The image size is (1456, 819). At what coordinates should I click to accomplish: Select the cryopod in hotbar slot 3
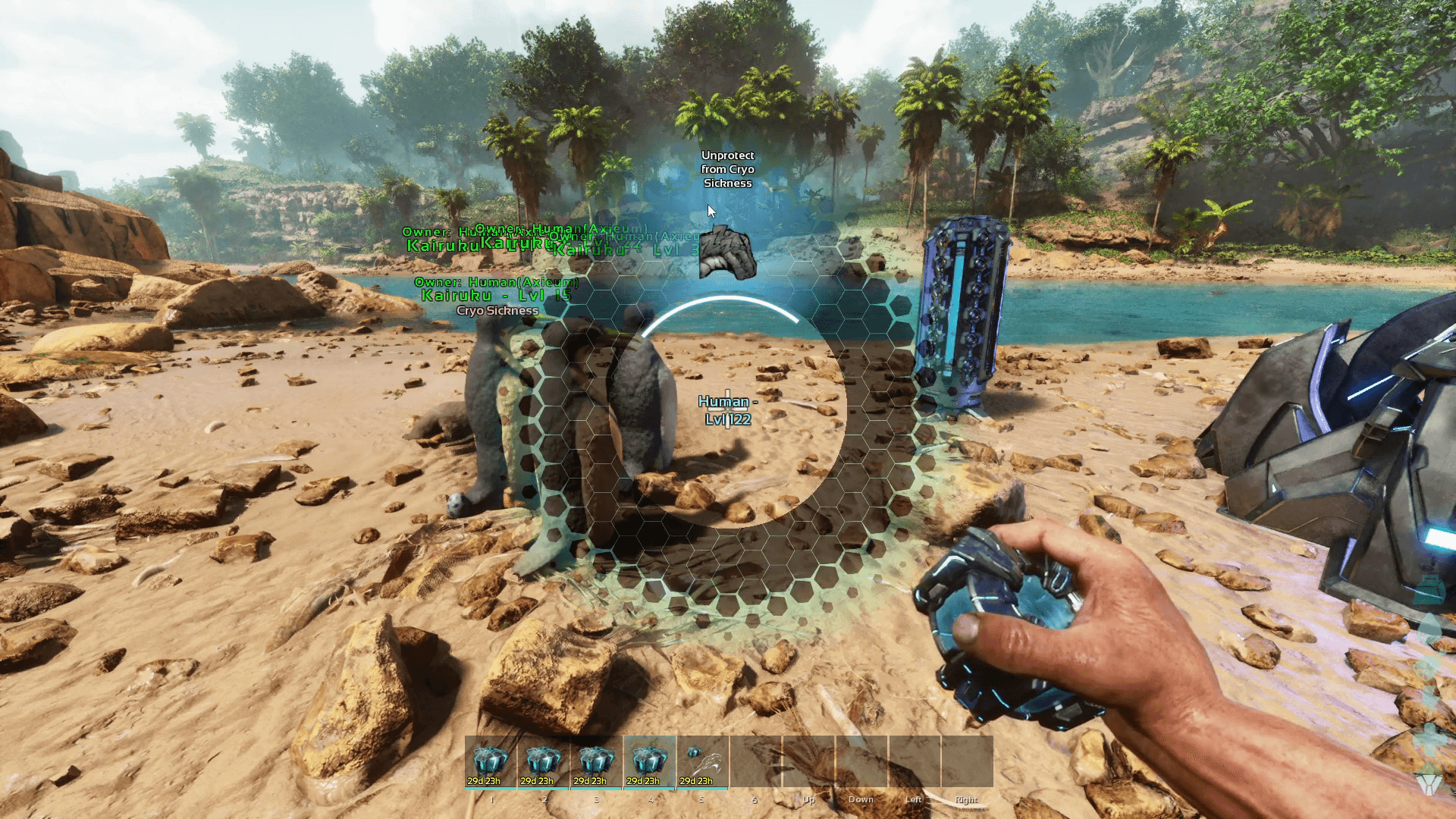[x=597, y=761]
